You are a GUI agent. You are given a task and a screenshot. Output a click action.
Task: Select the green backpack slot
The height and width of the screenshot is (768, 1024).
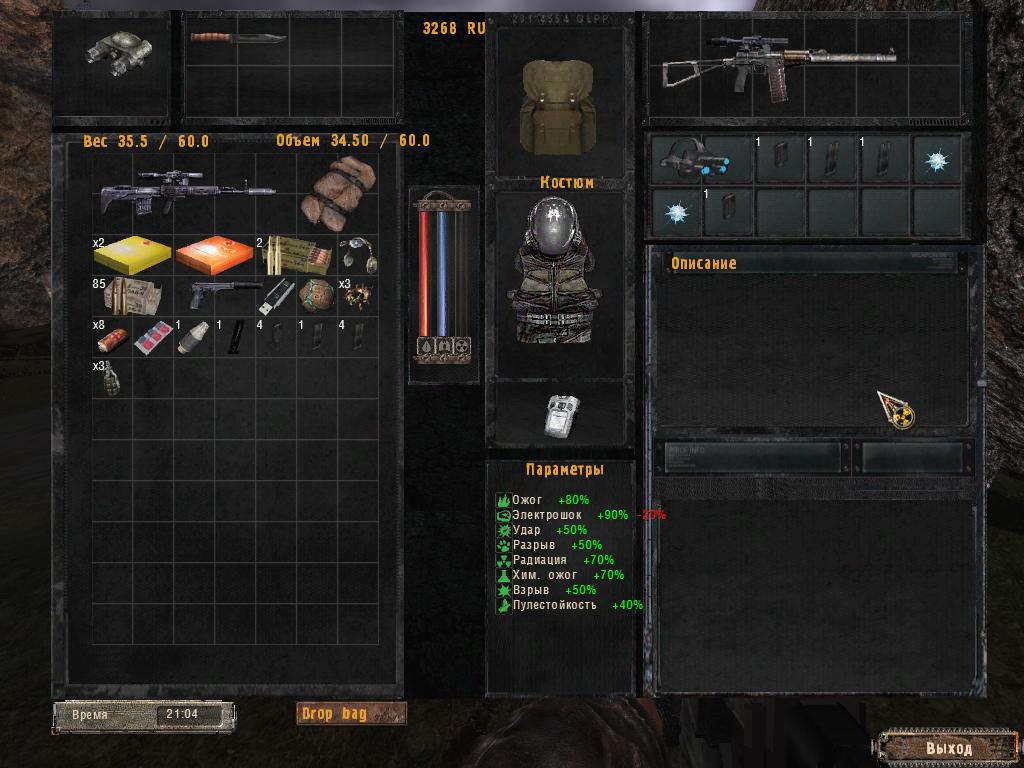556,104
